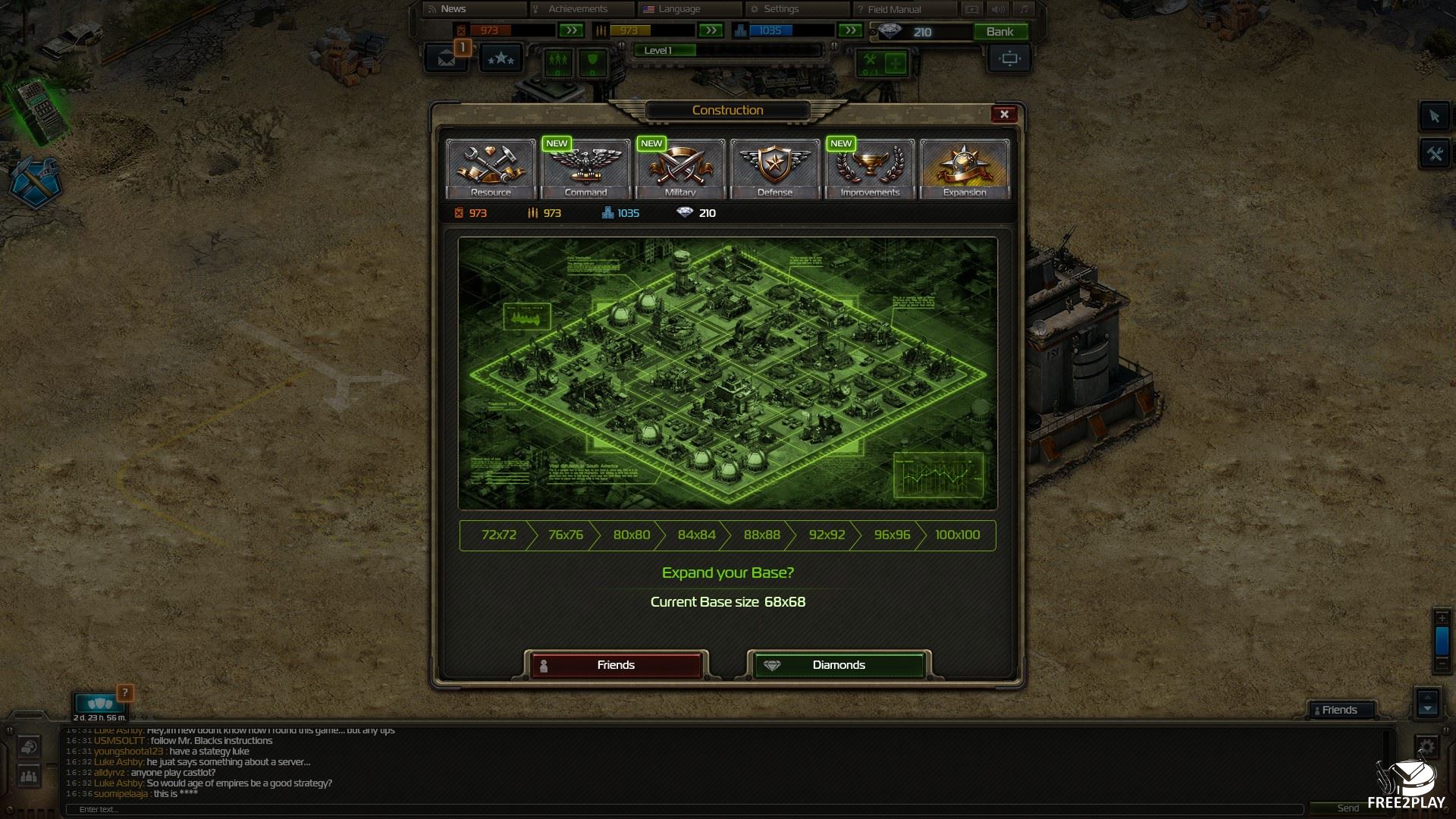Open the Bank

999,32
